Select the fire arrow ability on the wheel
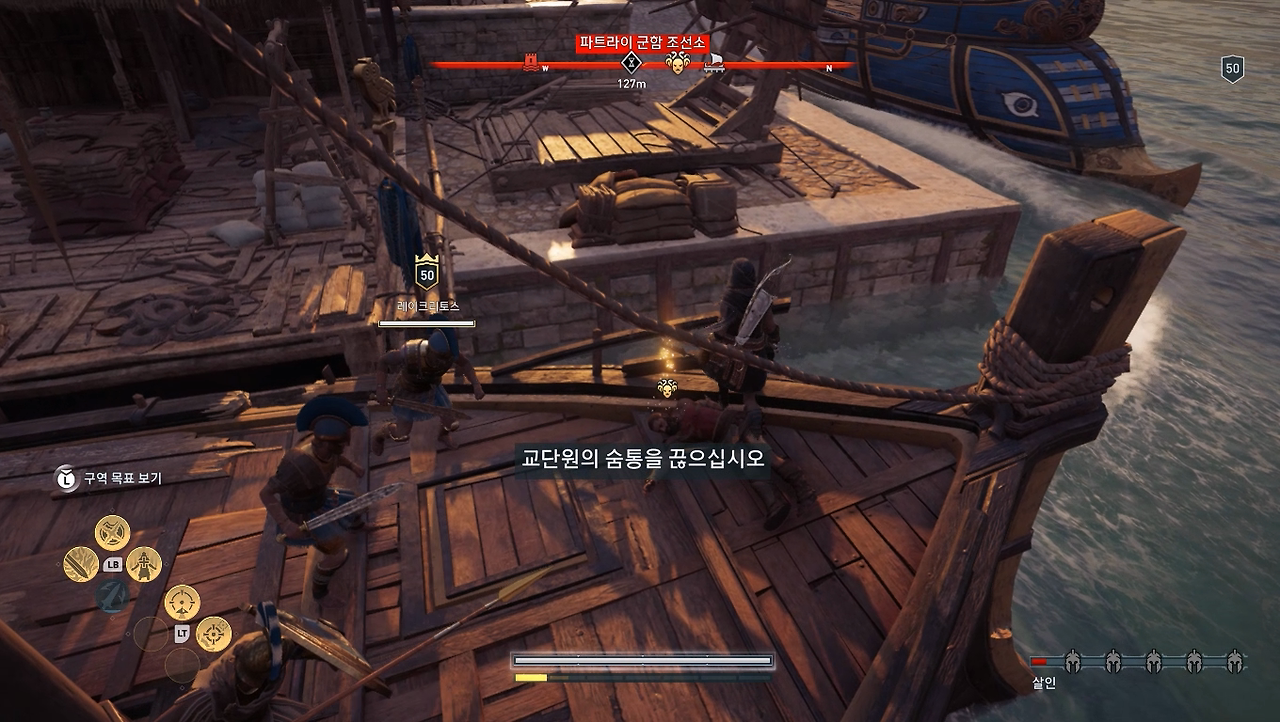This screenshot has width=1280, height=722. point(80,564)
